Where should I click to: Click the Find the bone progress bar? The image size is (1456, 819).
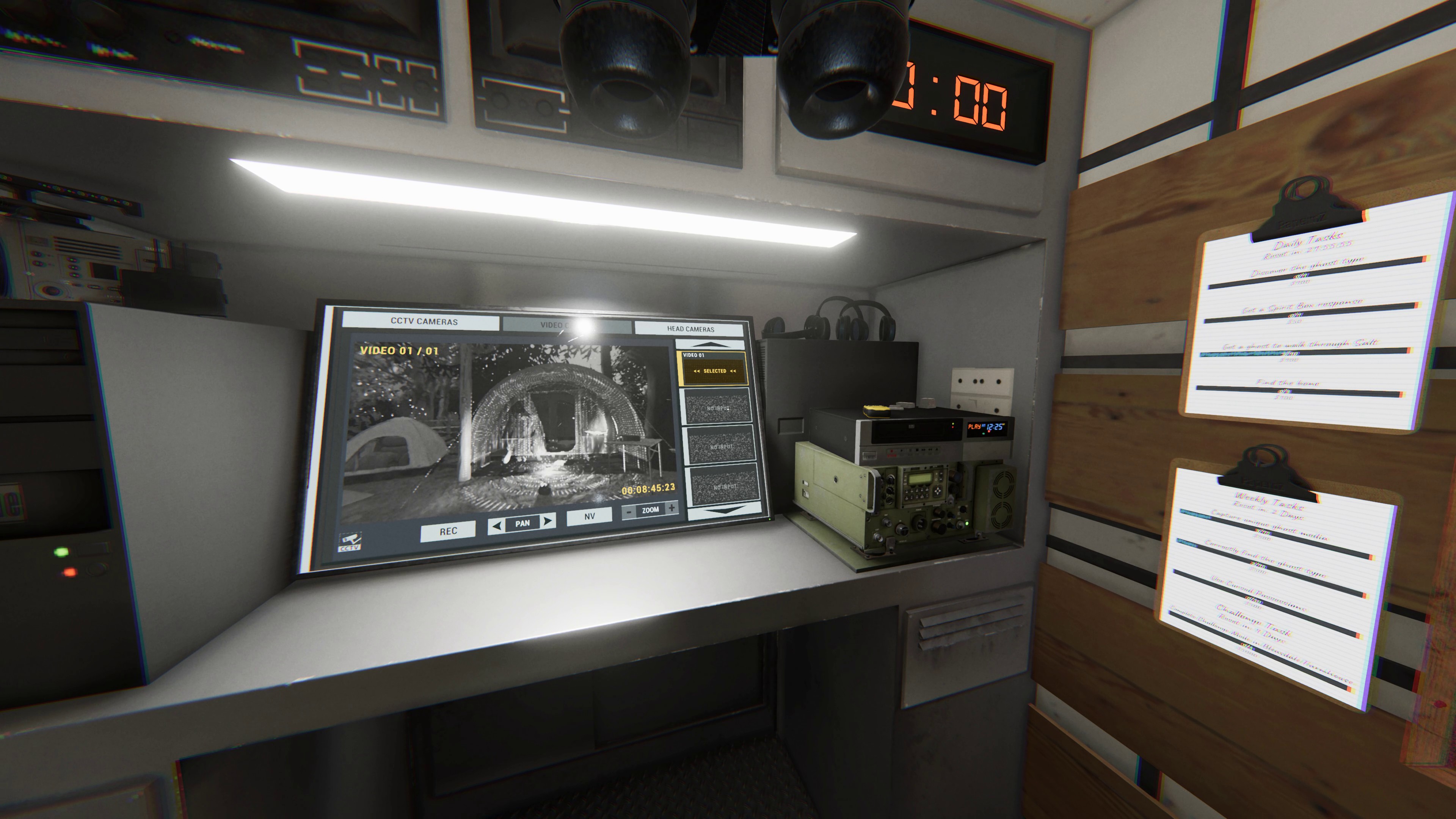(1307, 393)
